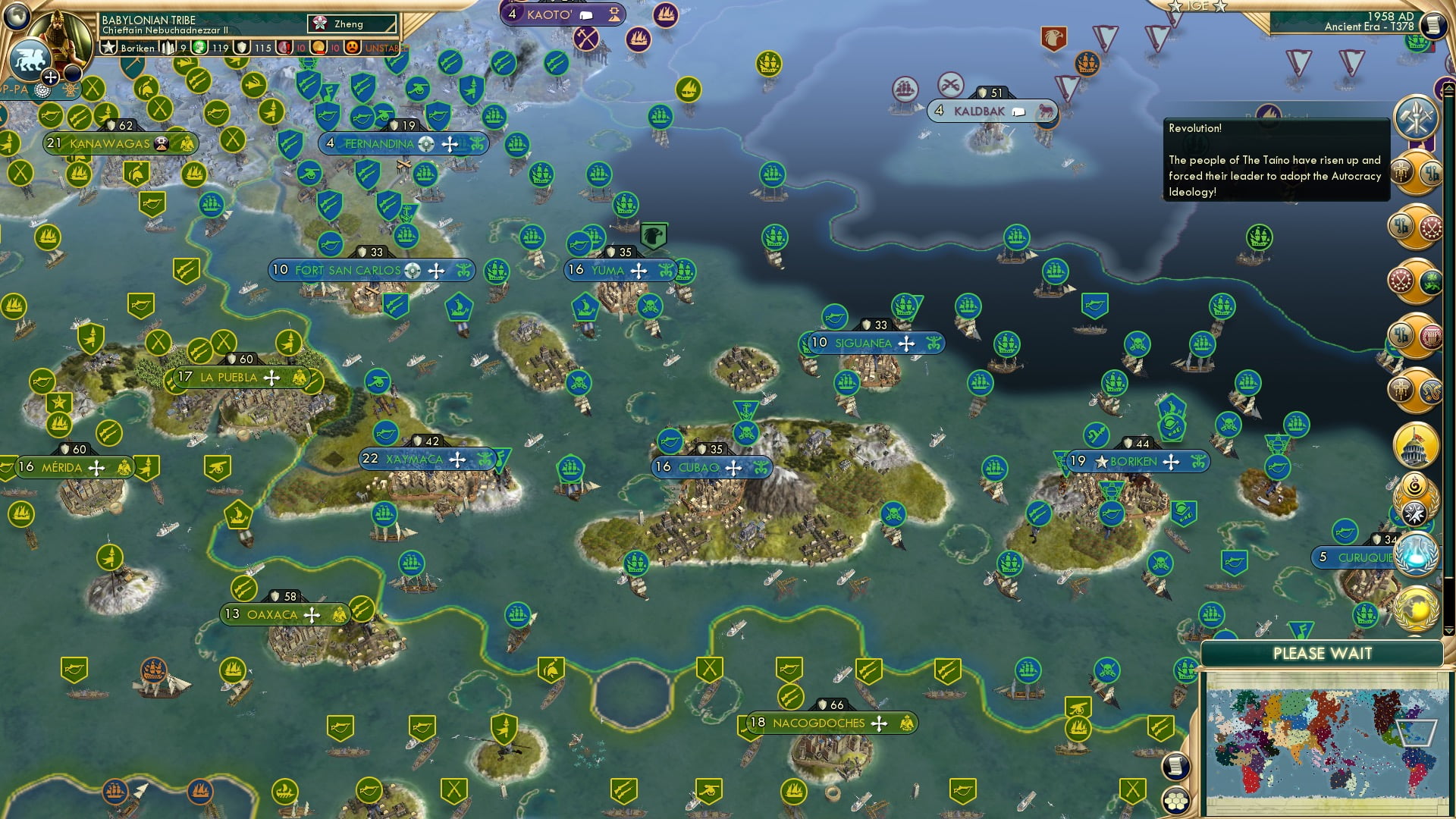Open the Zheng religion panel button

point(353,24)
